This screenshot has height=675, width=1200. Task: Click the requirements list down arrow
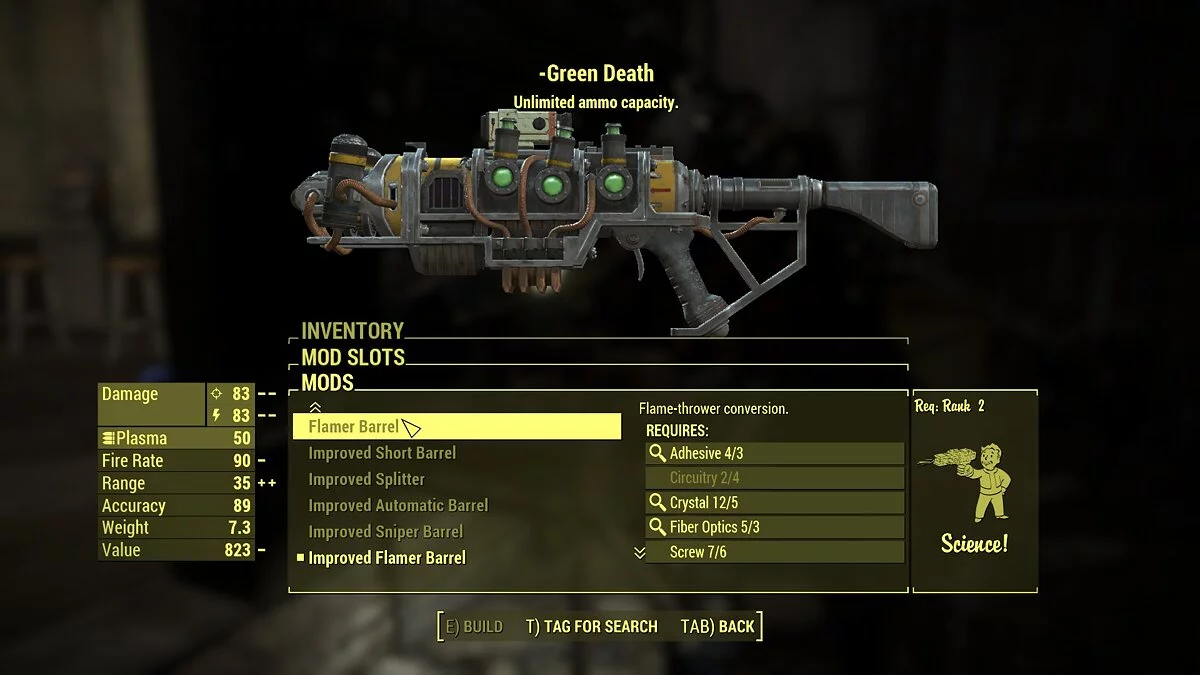(640, 553)
